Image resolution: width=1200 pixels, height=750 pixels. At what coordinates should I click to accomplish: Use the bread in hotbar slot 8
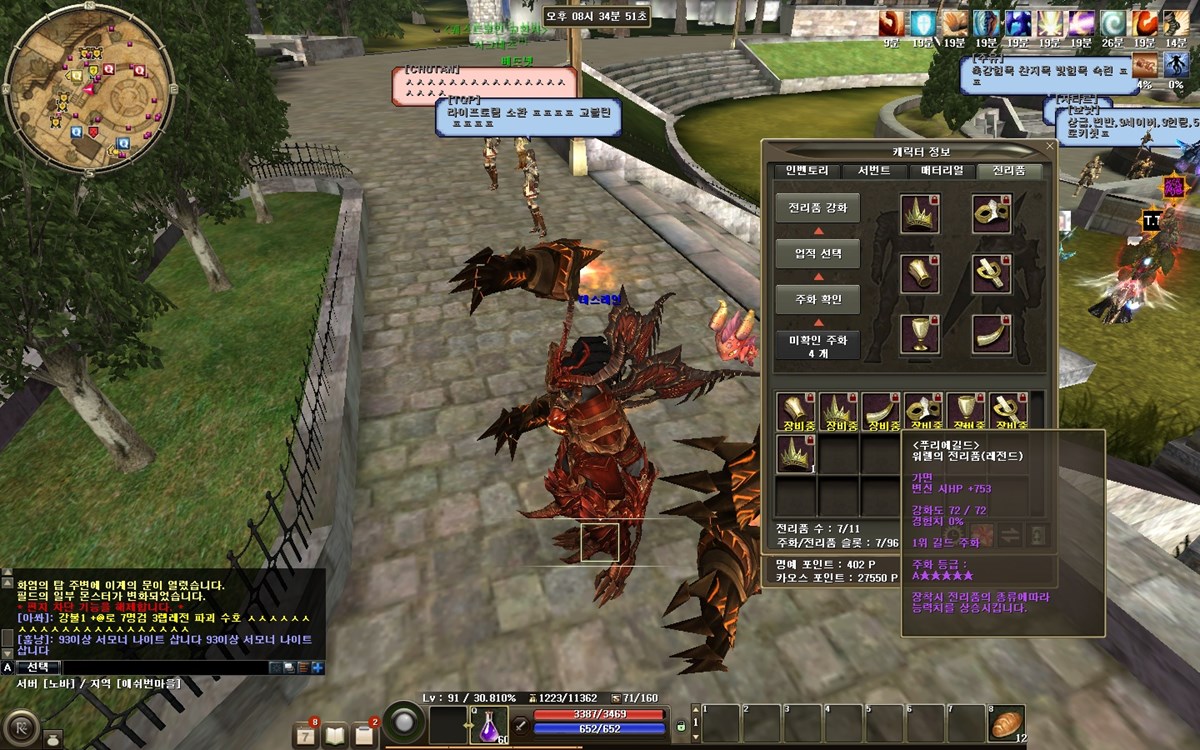[x=1006, y=722]
